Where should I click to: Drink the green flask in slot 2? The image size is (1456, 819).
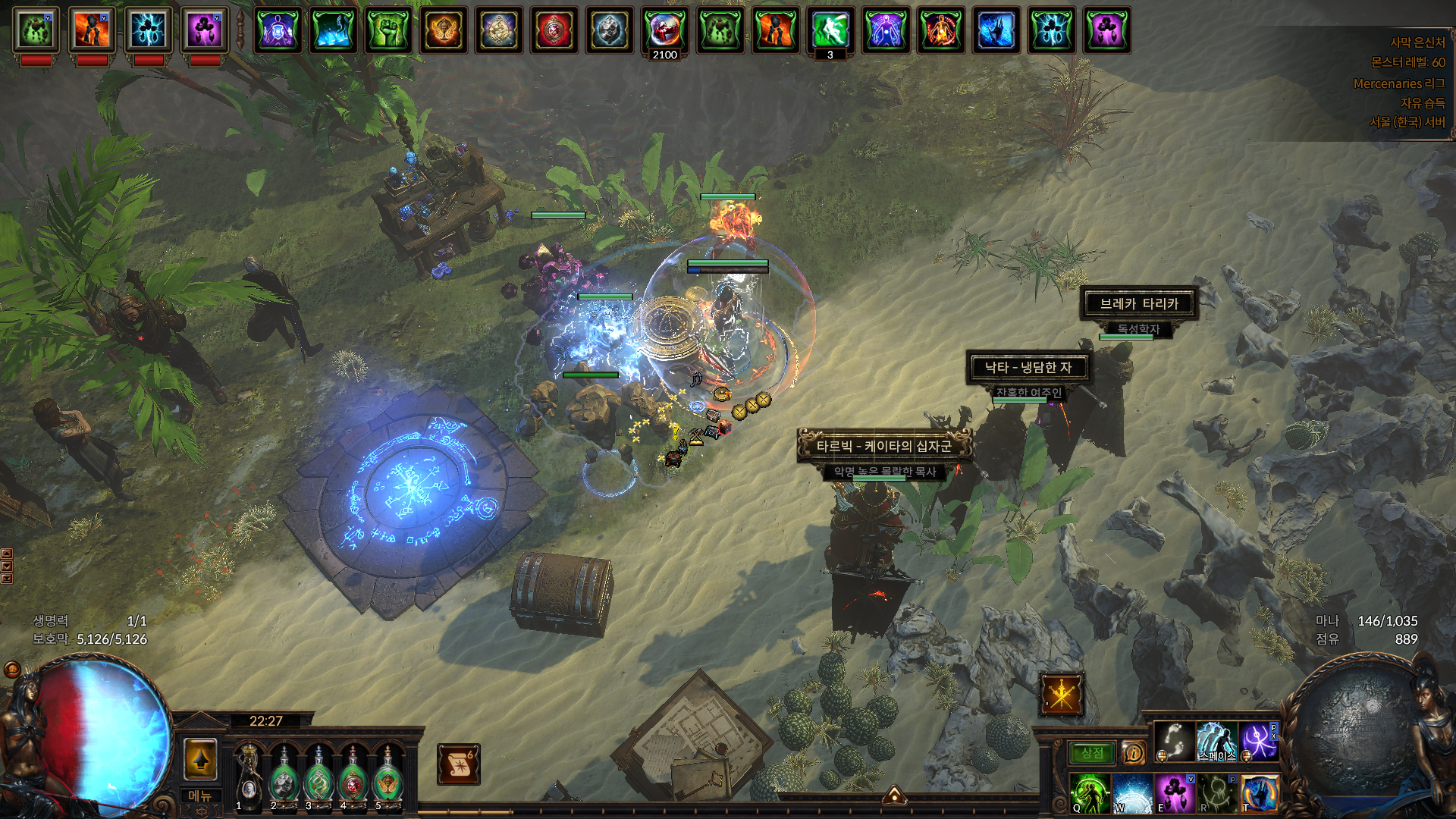[x=284, y=775]
